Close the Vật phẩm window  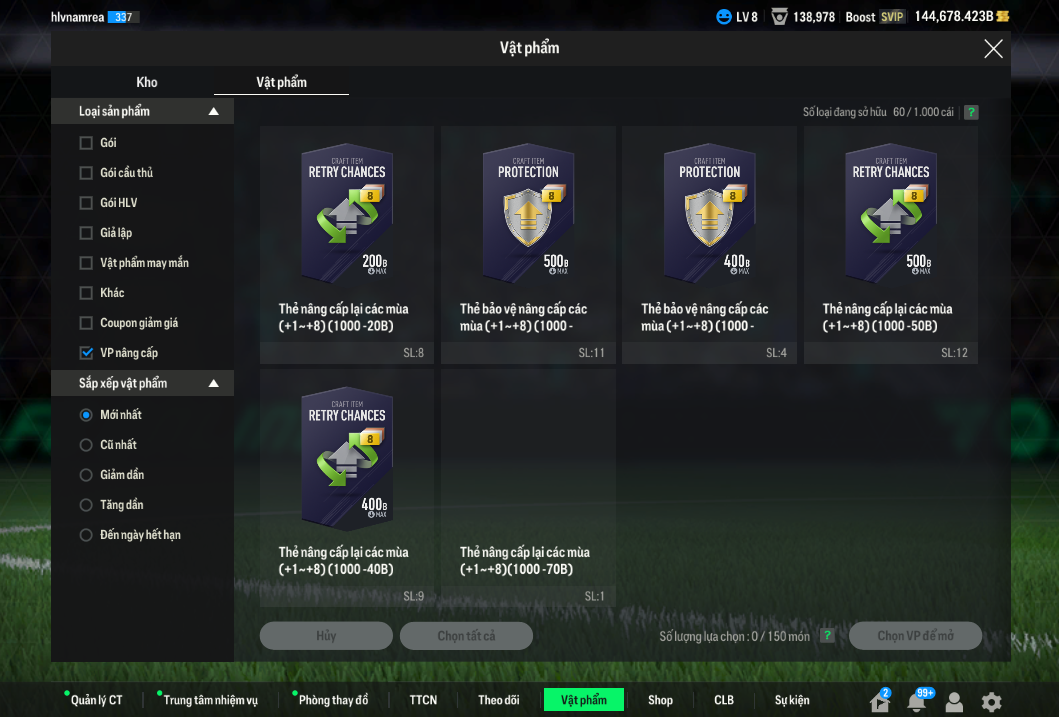(993, 49)
